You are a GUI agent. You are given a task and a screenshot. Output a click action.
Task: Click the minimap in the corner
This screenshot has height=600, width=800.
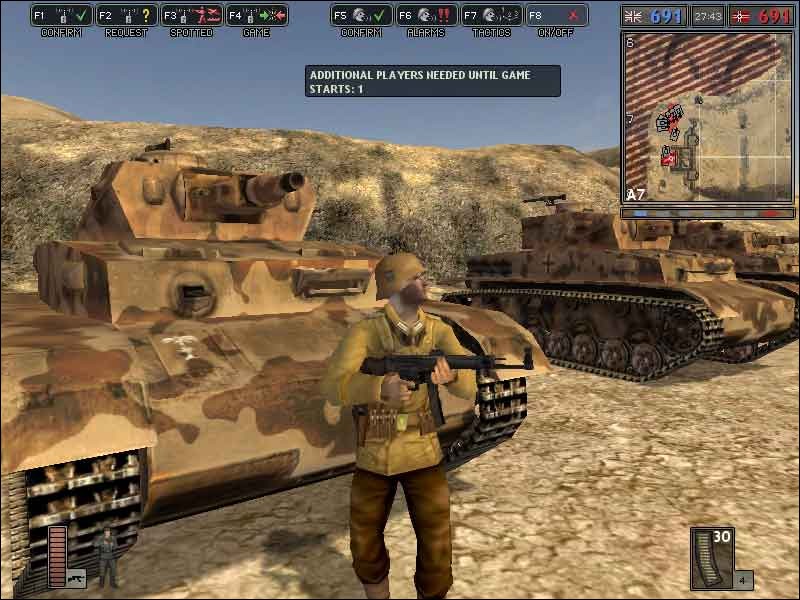709,116
